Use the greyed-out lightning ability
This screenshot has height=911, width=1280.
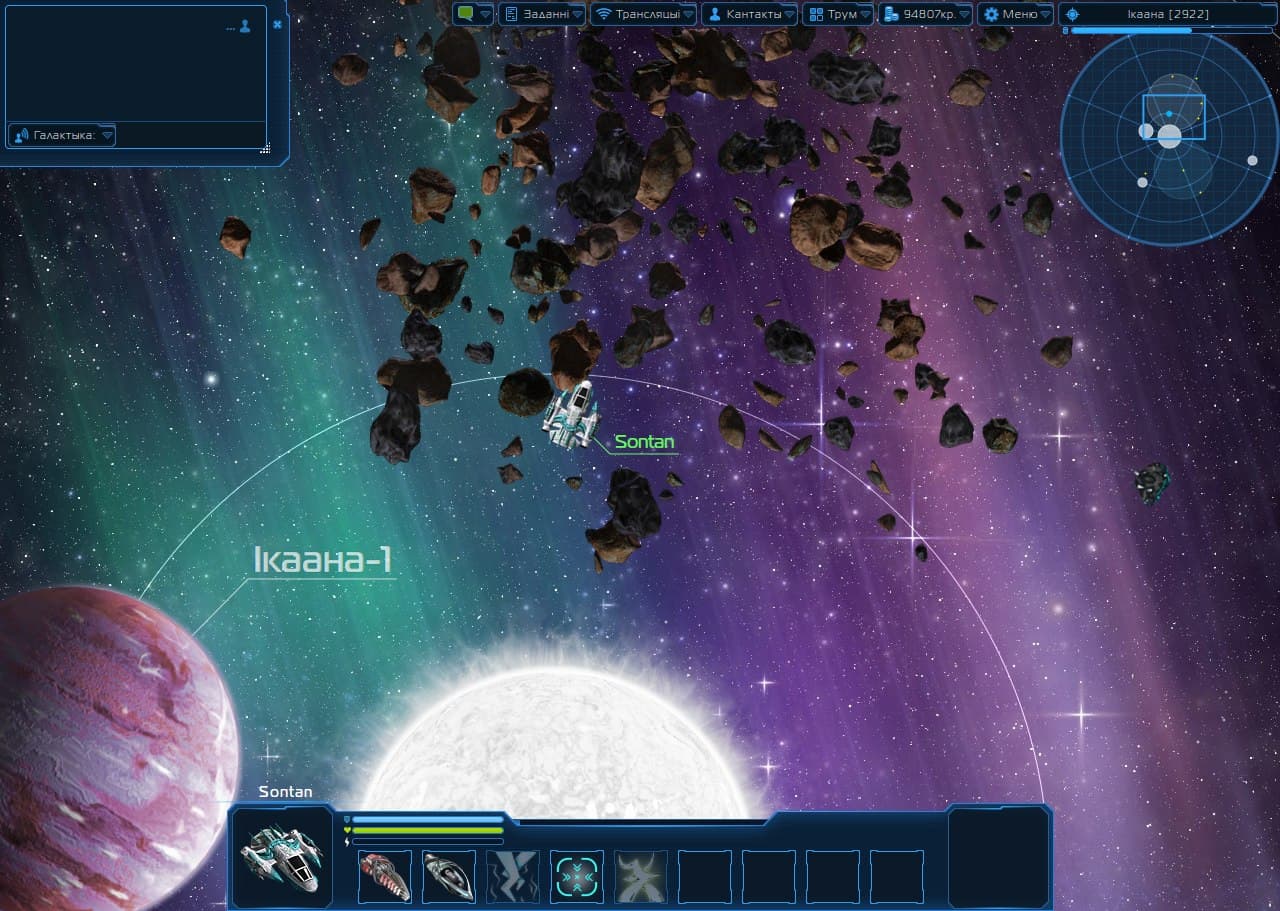pyautogui.click(x=512, y=876)
